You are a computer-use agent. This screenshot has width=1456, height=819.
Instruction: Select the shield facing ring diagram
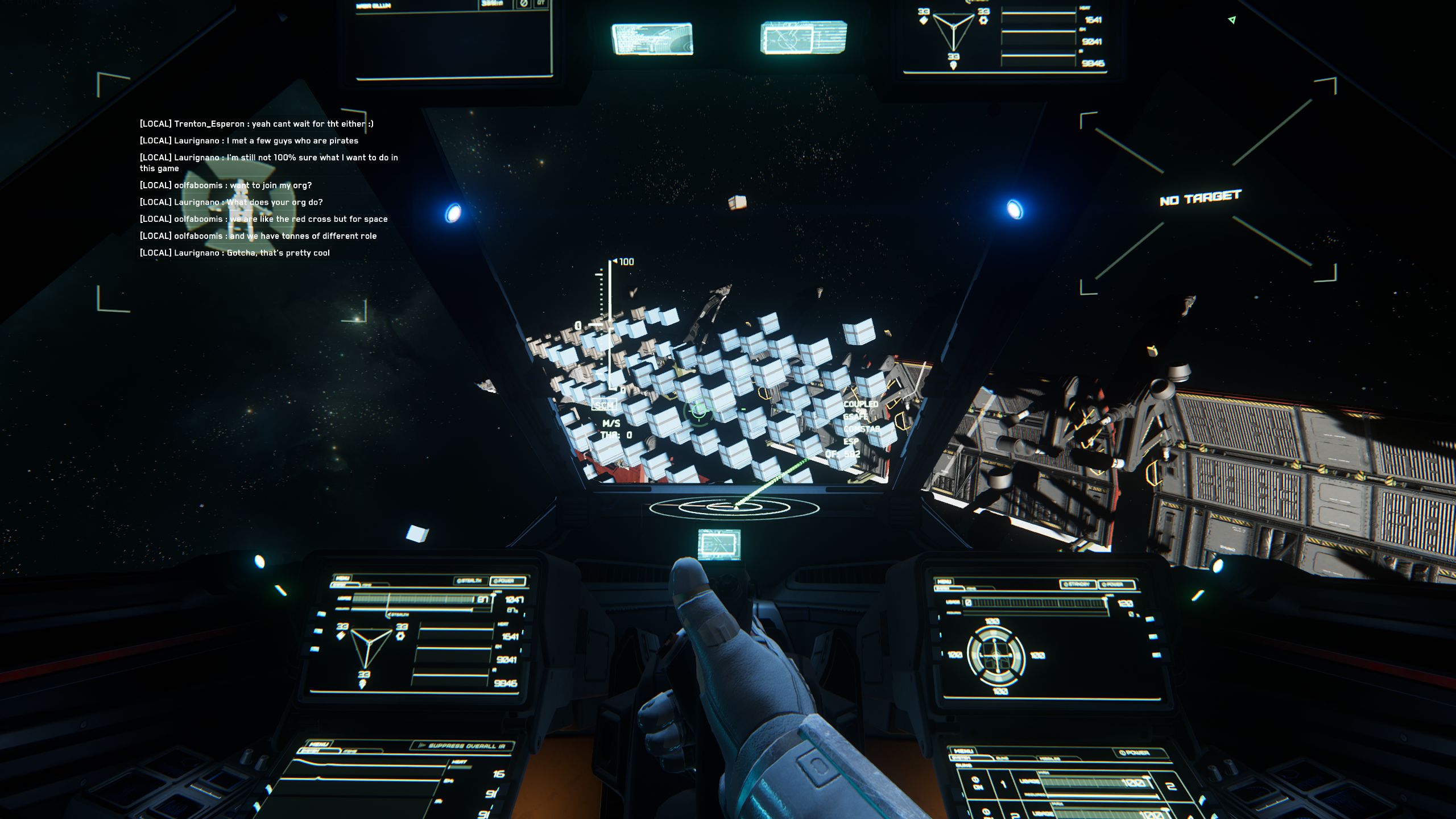(x=995, y=656)
